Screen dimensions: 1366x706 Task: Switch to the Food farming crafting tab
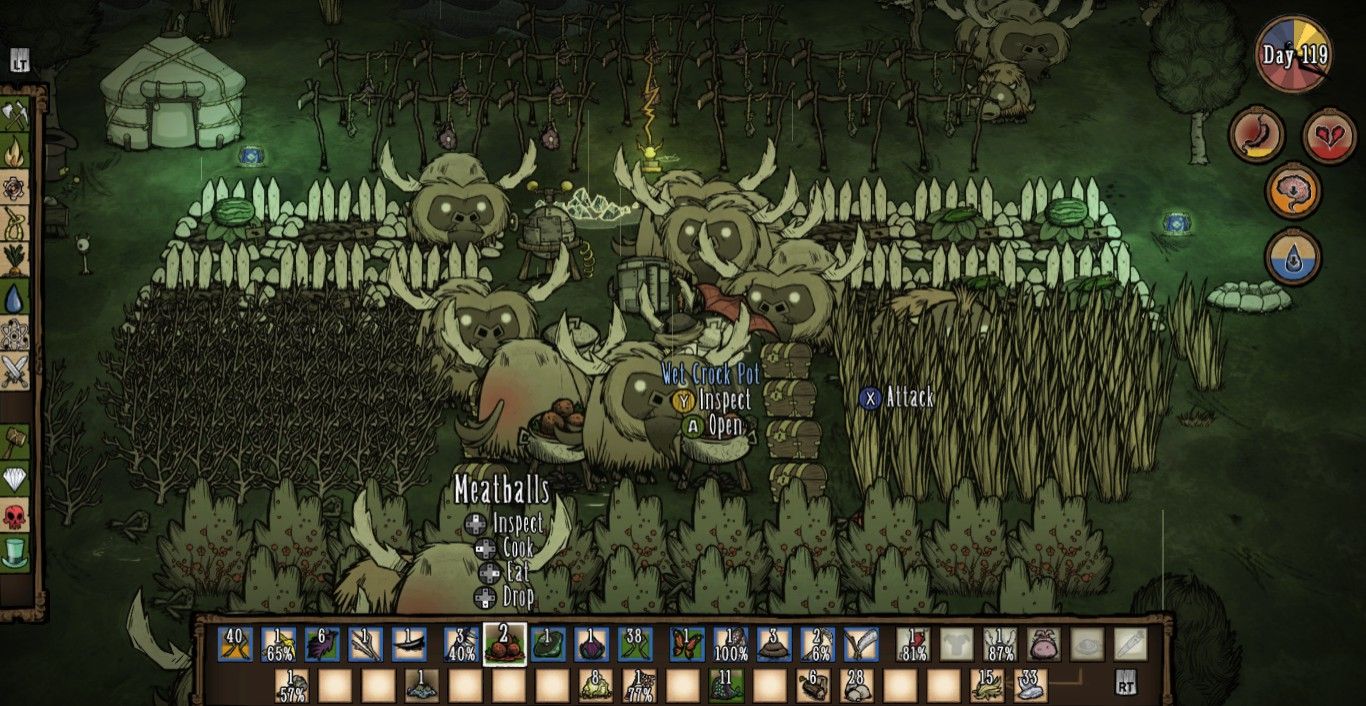click(15, 260)
